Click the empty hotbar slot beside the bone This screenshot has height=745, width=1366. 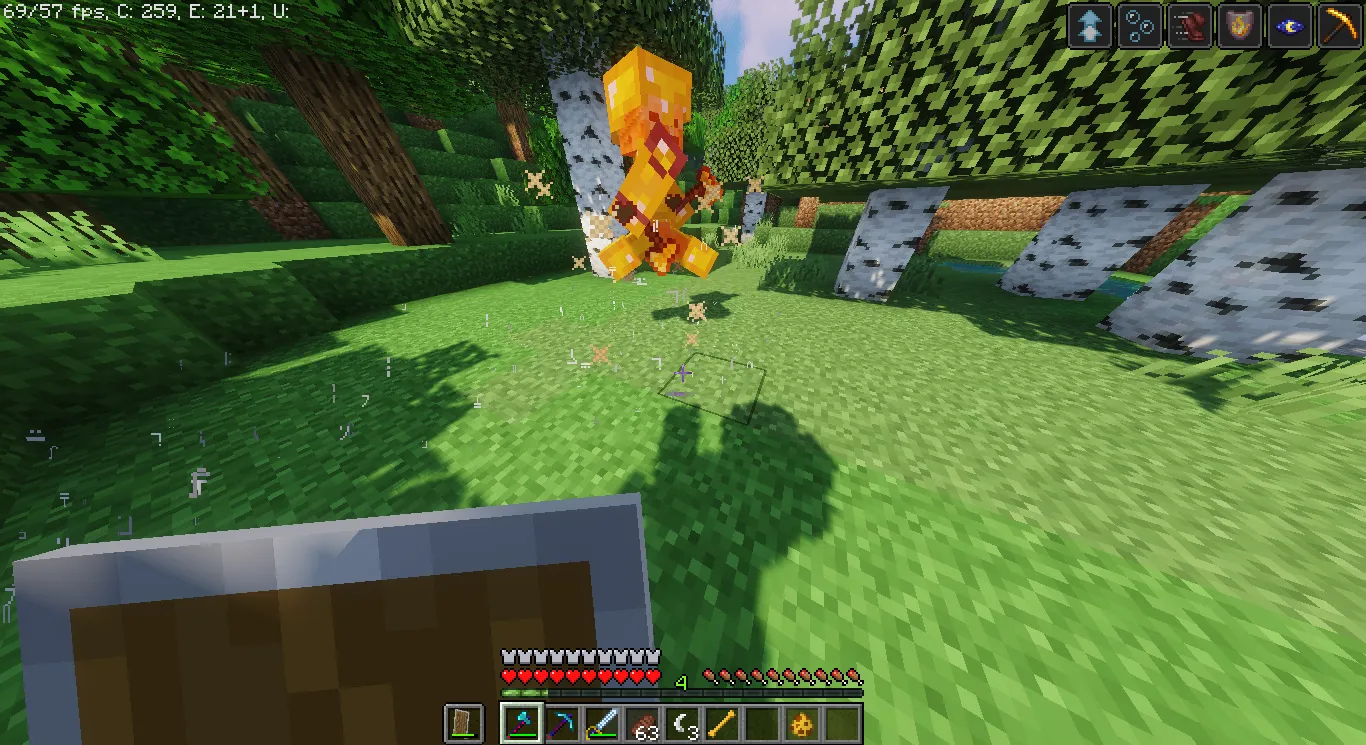tap(762, 723)
